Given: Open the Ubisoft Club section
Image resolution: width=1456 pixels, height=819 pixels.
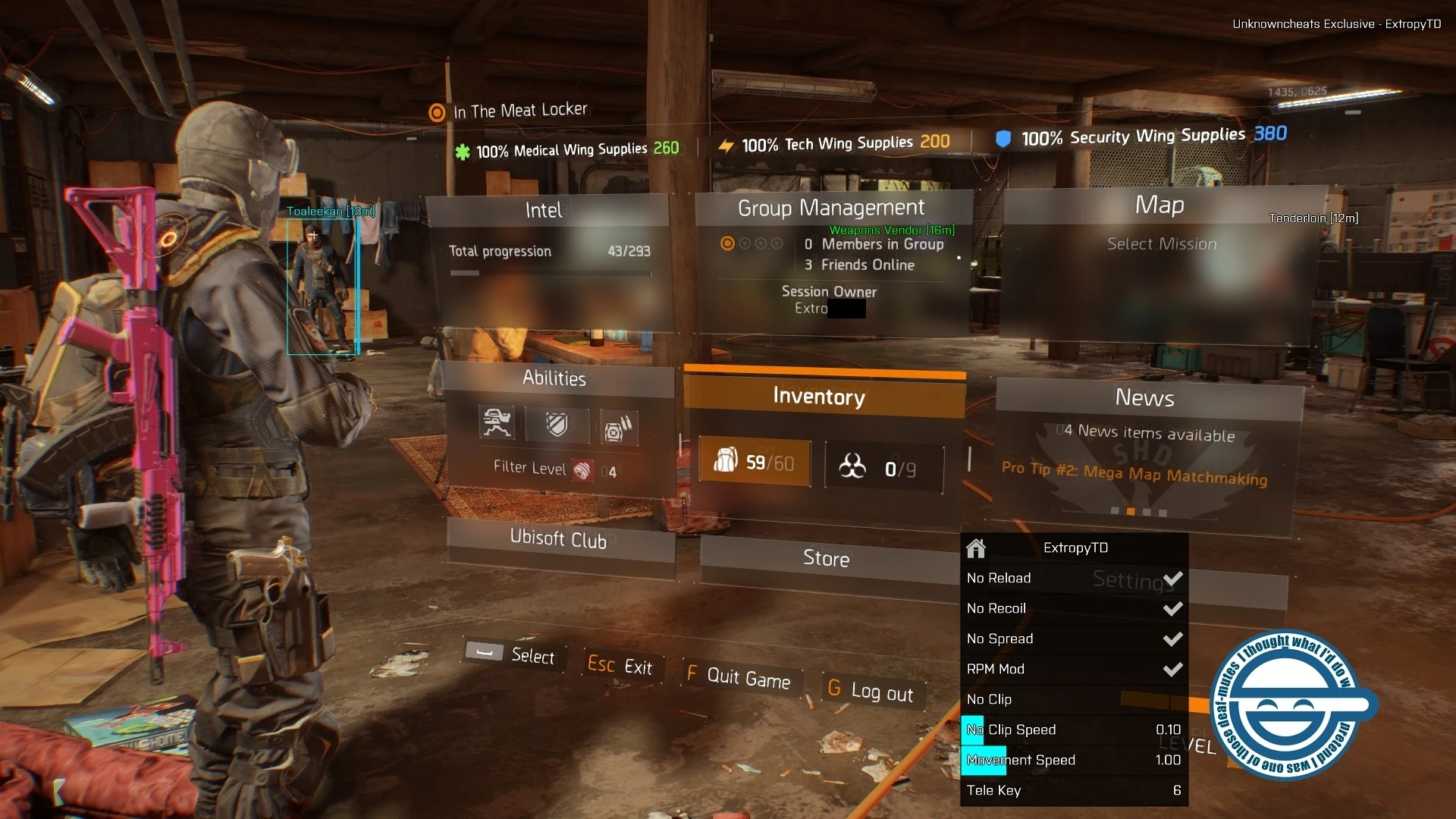Looking at the screenshot, I should (x=559, y=540).
